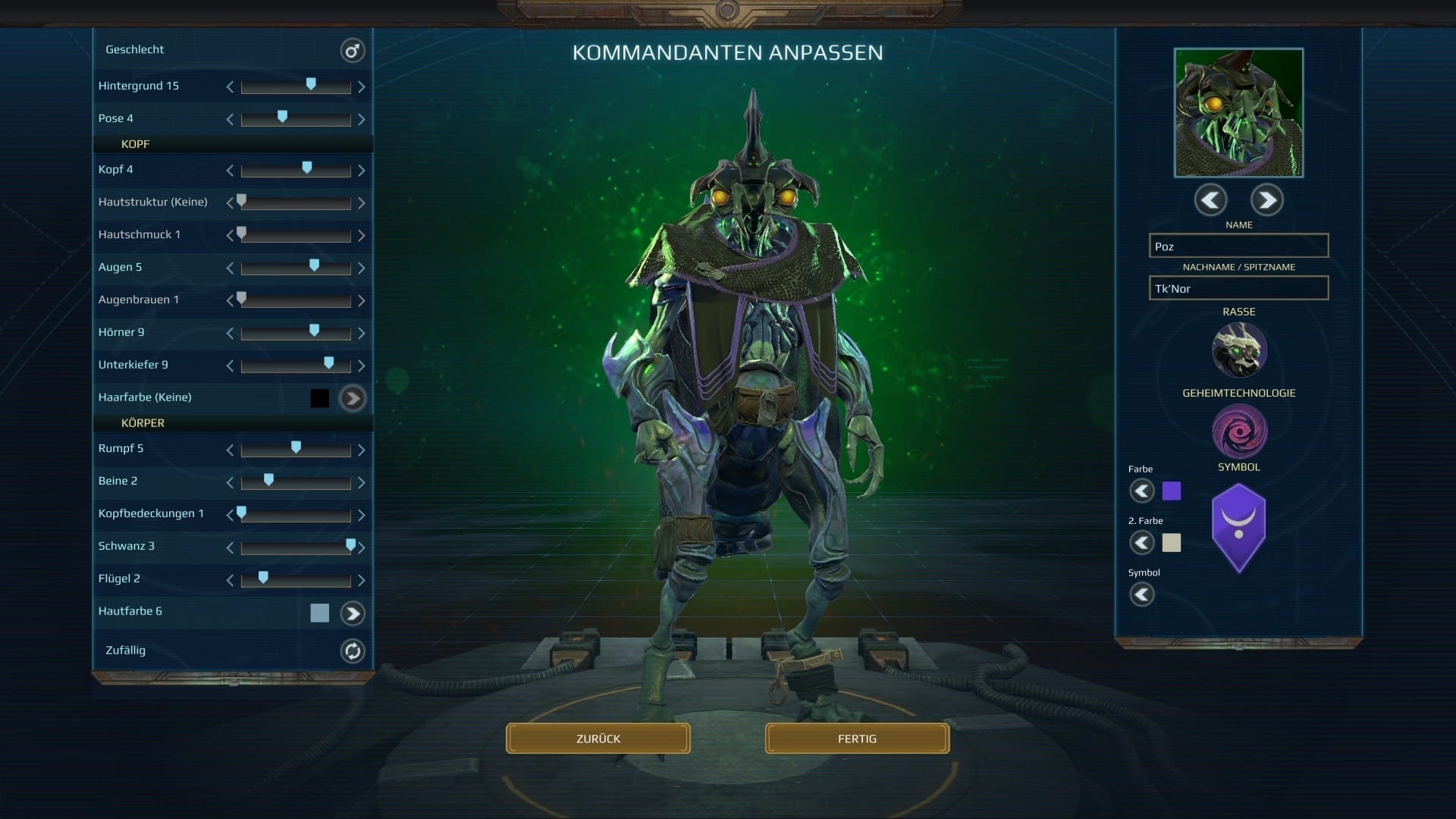
Task: Advance Hintergrund with its right arrow
Action: point(362,87)
